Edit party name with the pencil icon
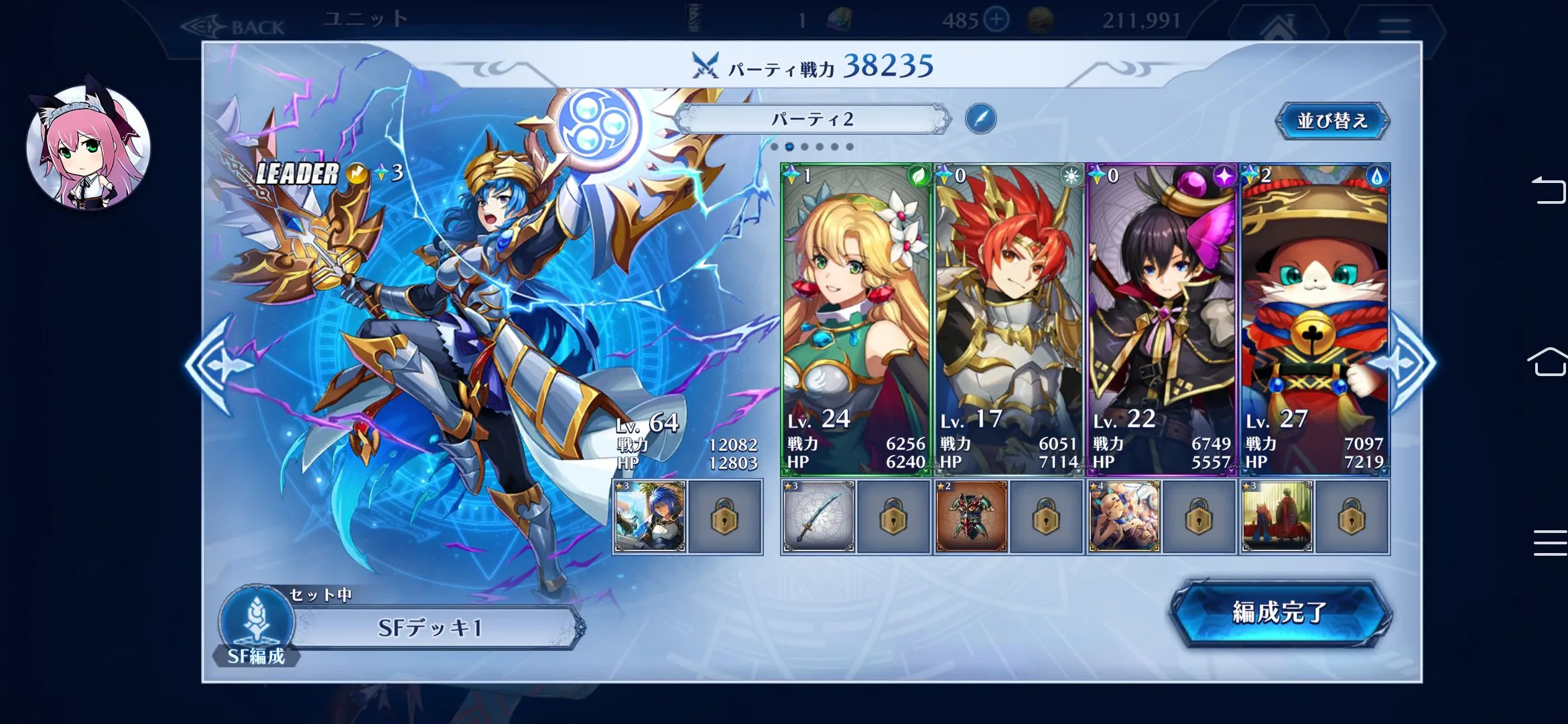 (980, 119)
